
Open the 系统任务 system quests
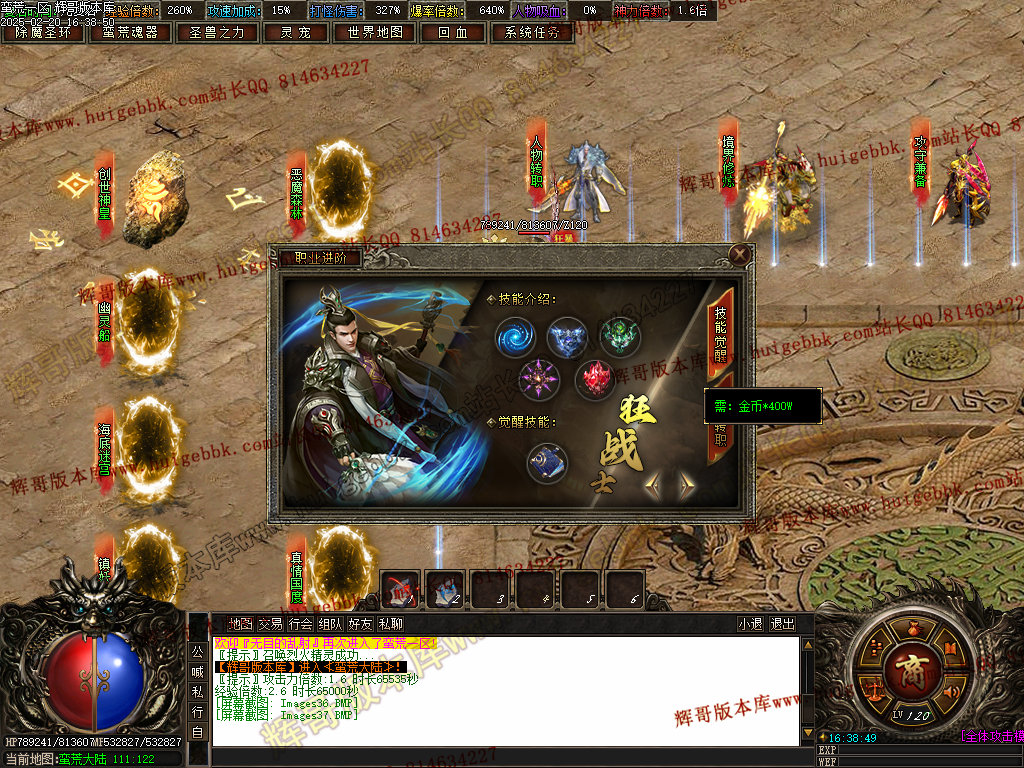click(x=532, y=32)
